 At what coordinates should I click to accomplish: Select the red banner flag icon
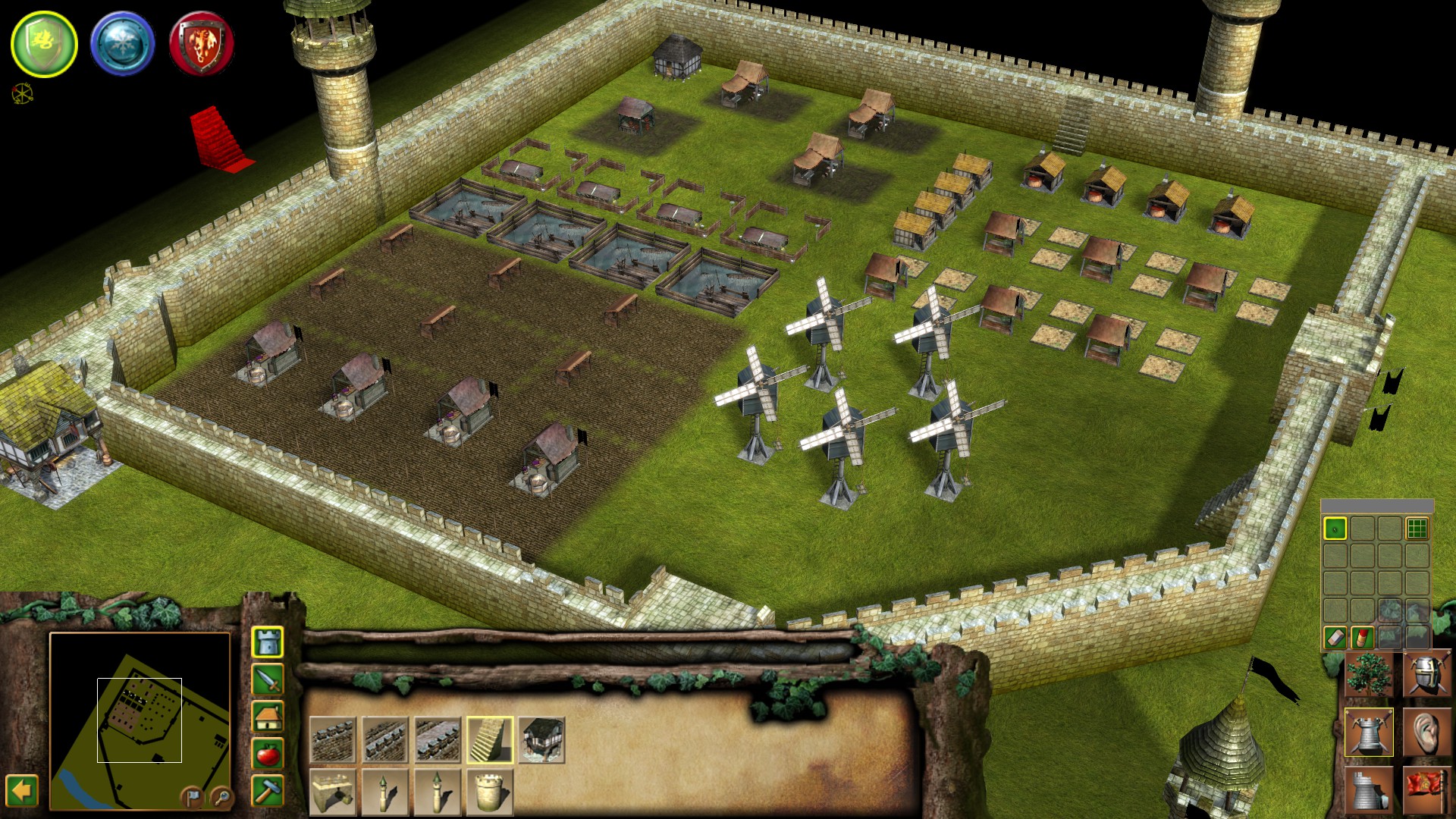[1426, 789]
